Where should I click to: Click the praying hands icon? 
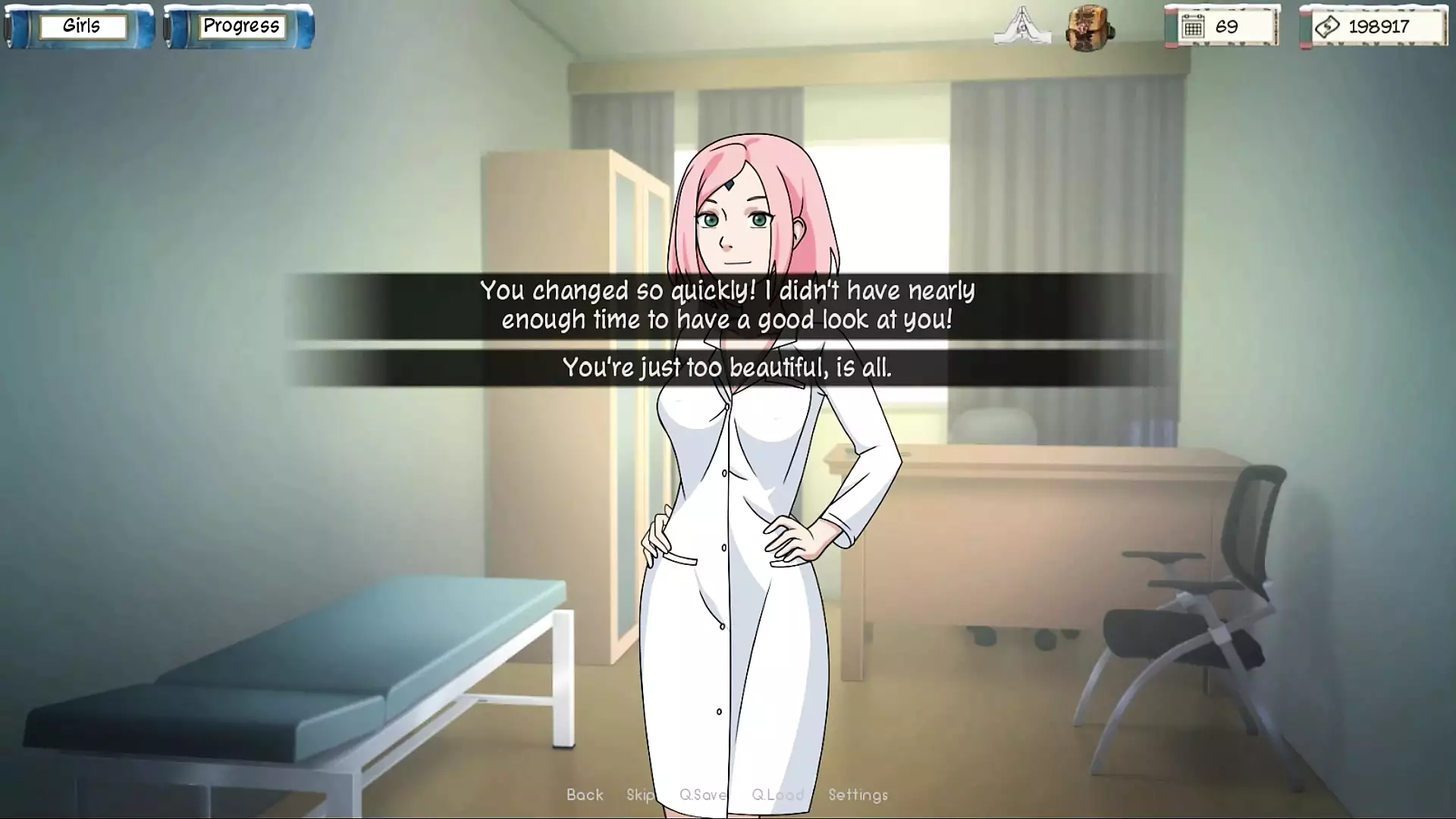click(x=1021, y=27)
